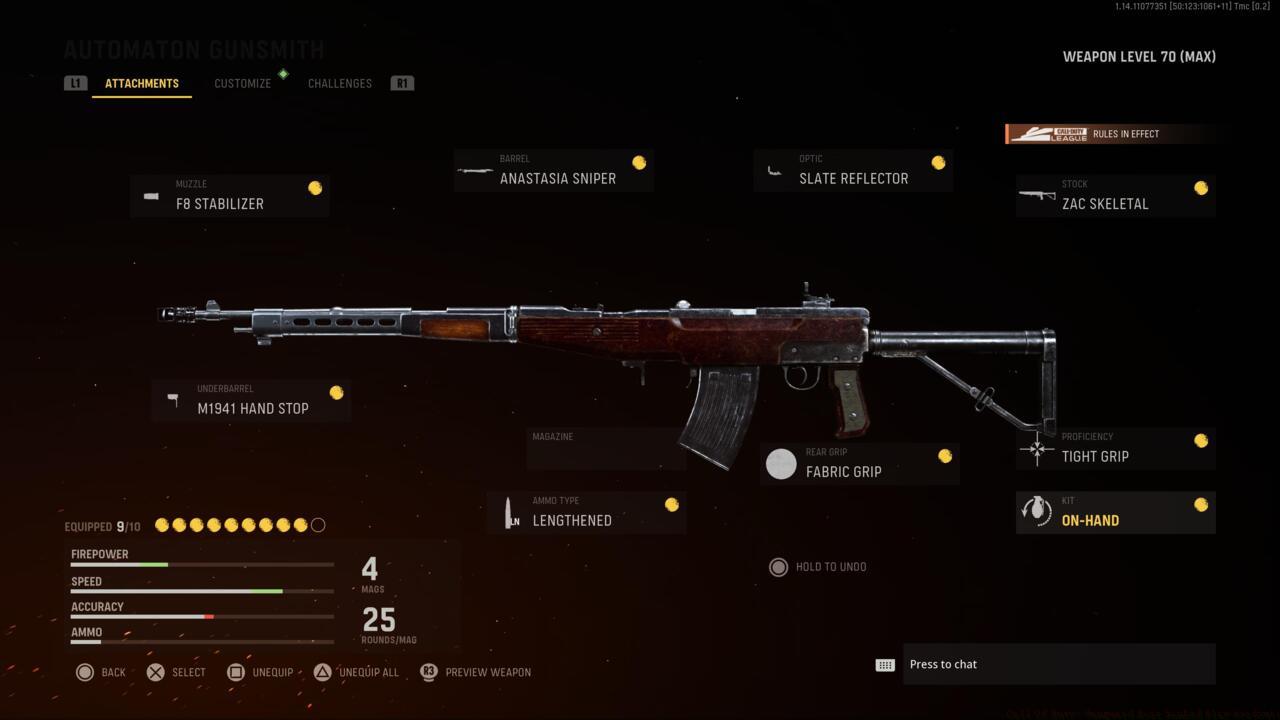Image resolution: width=1280 pixels, height=720 pixels.
Task: View the CDL Rules in Effect banner
Action: [x=1112, y=133]
